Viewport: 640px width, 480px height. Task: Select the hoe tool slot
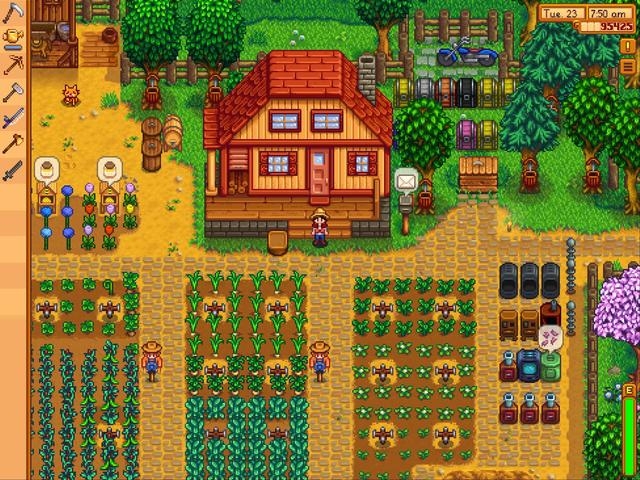coord(13,91)
